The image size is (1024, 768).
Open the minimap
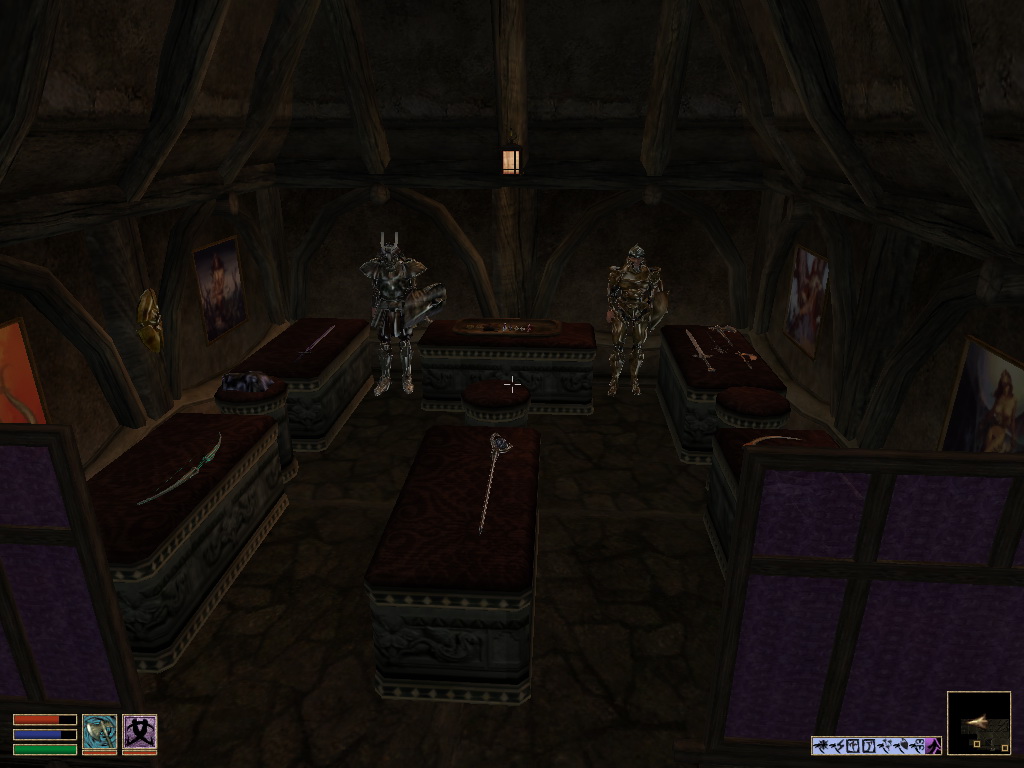pyautogui.click(x=978, y=722)
